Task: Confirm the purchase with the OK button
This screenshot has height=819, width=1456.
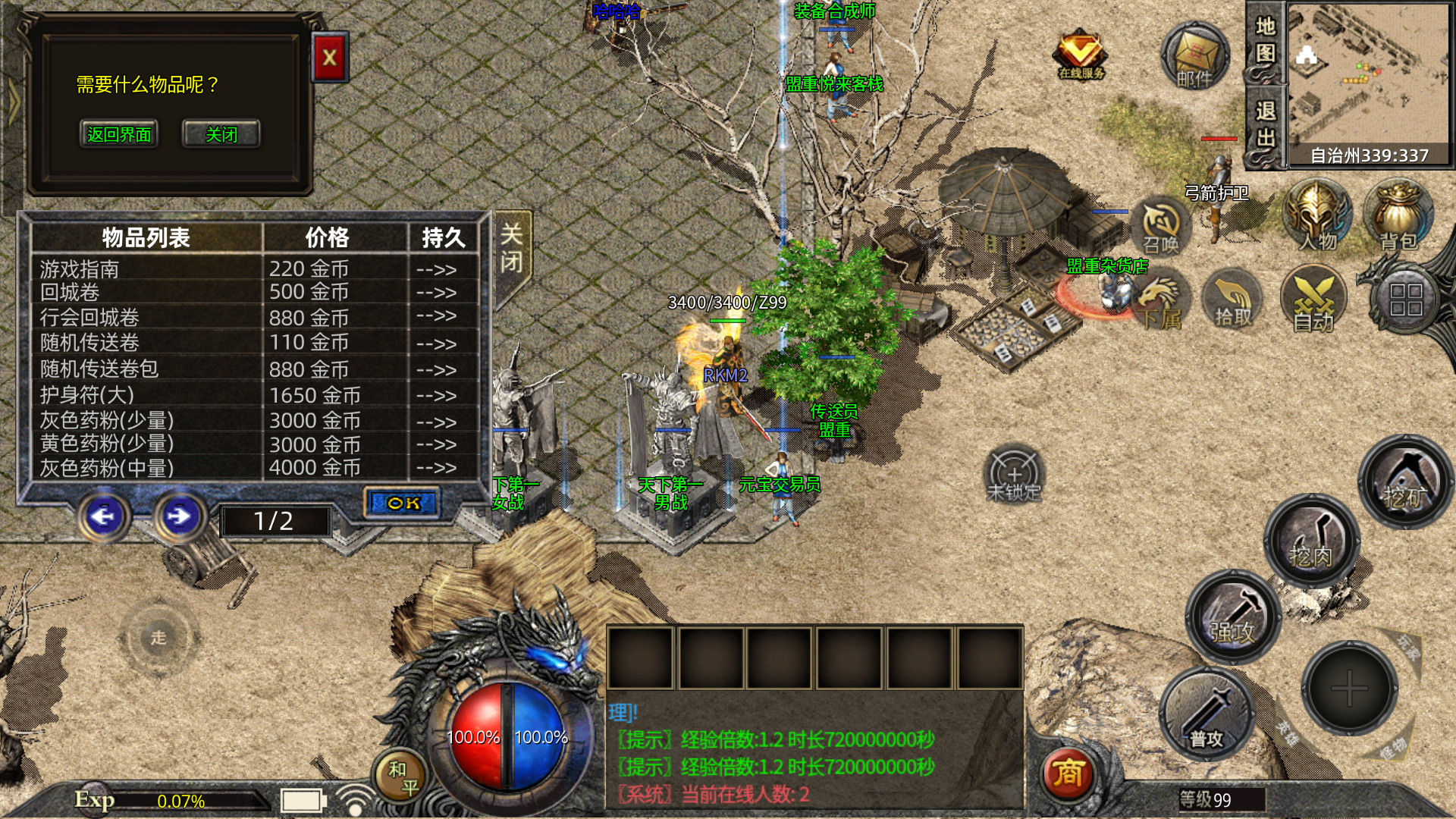Action: [403, 503]
